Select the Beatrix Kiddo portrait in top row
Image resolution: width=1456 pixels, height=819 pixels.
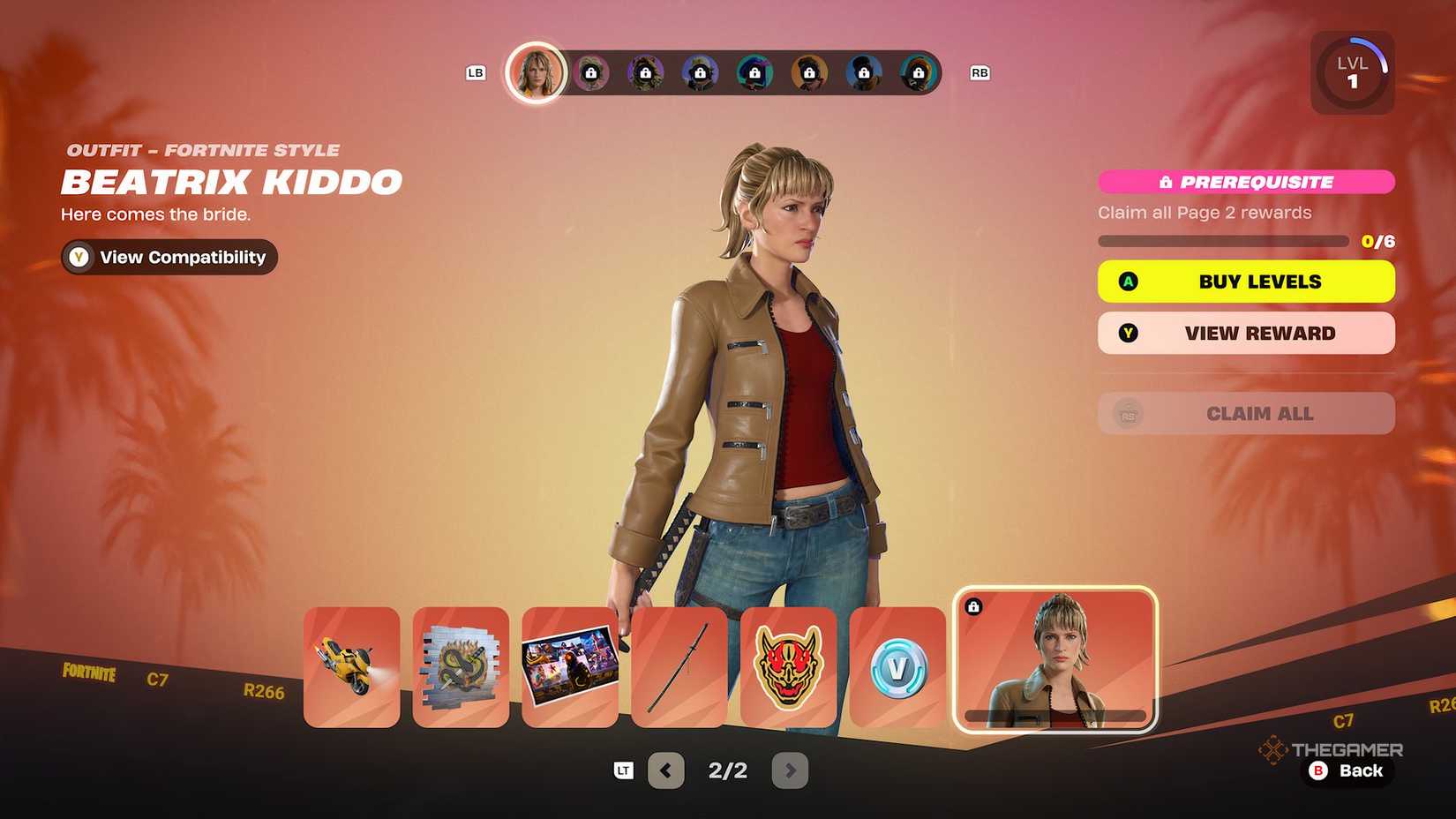click(x=536, y=72)
